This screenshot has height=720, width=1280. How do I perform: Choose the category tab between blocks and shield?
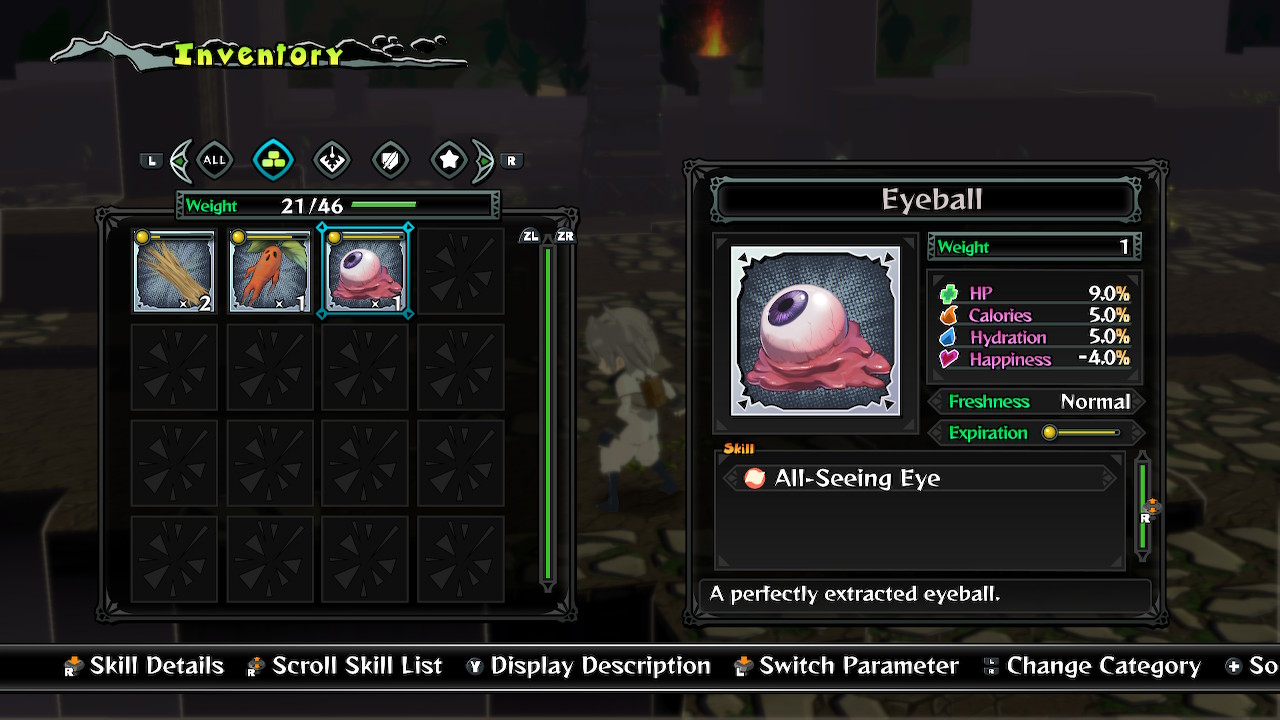[332, 160]
